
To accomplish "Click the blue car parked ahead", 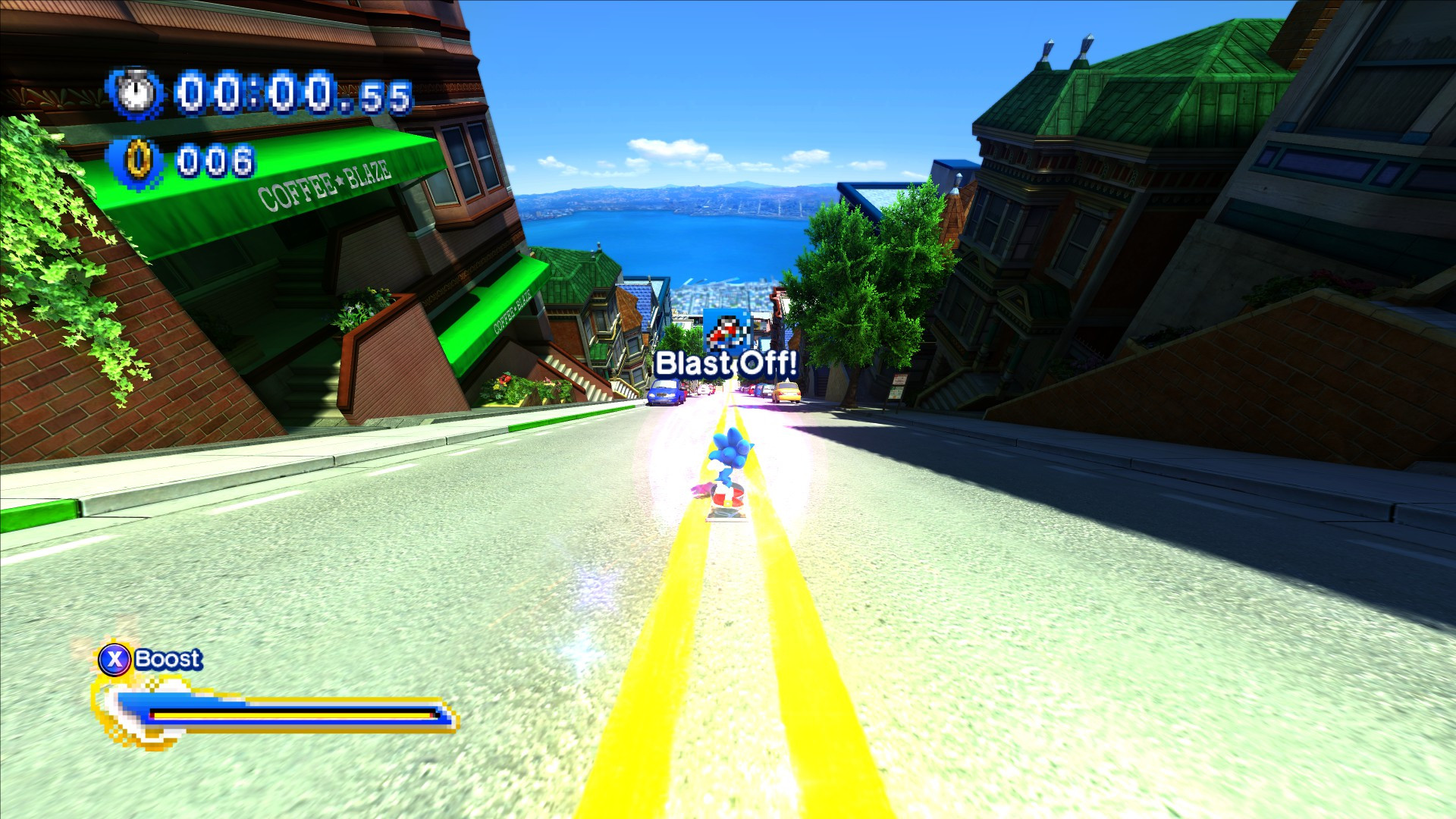I will [x=664, y=391].
